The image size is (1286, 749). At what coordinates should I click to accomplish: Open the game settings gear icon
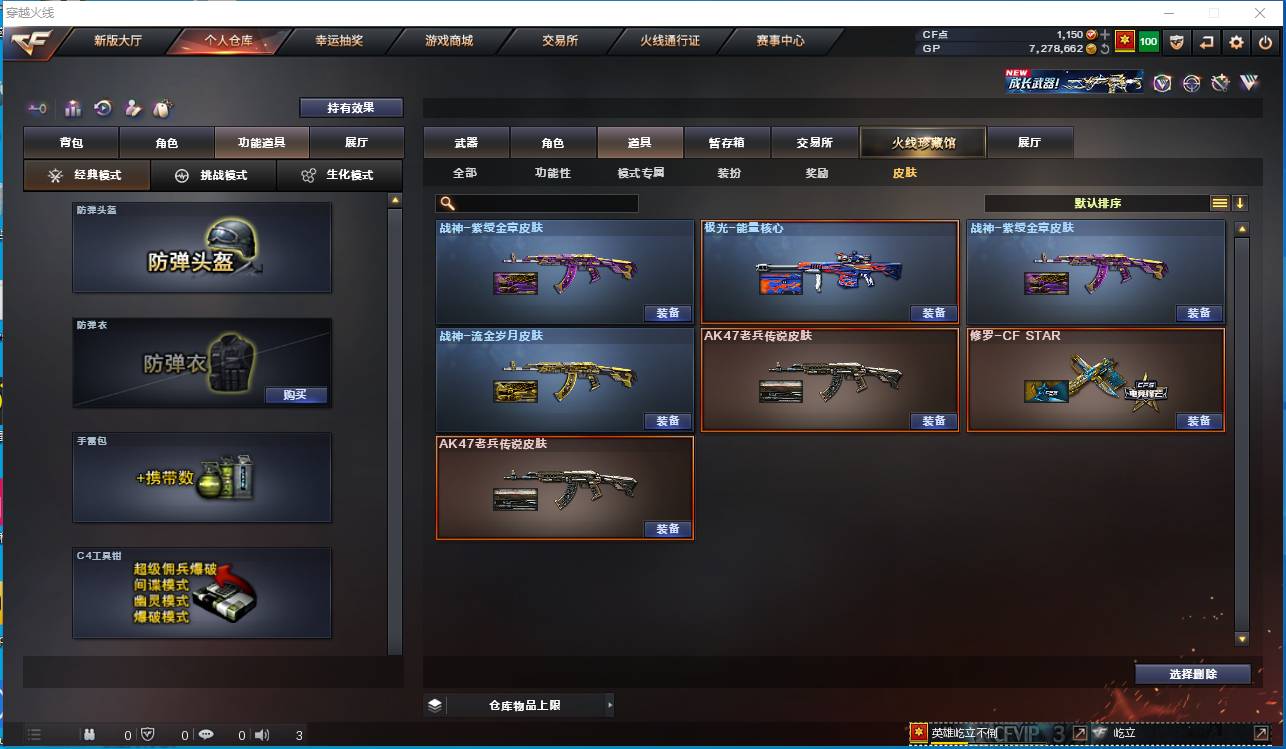coord(1237,42)
